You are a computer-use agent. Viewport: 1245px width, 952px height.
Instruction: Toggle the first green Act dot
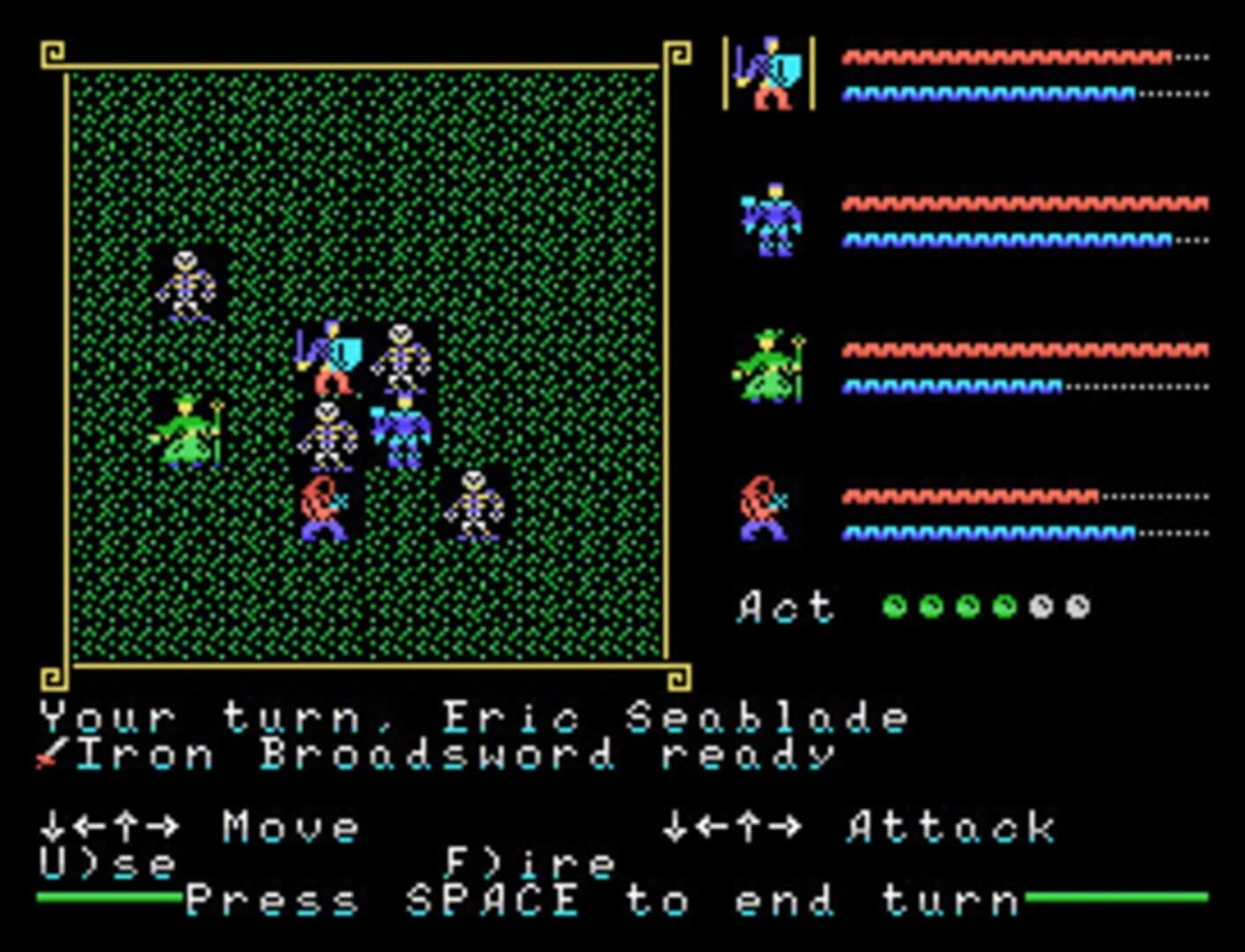tap(897, 606)
